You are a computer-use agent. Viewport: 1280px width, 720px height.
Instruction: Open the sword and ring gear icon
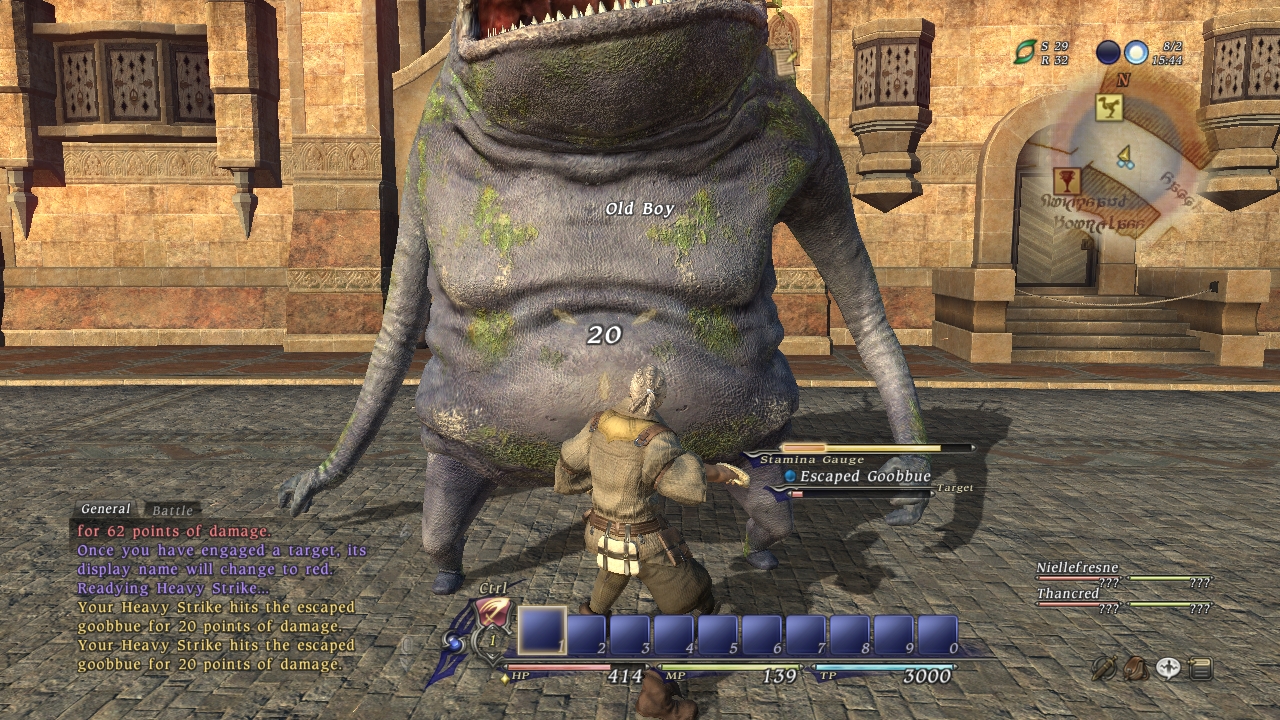coord(1104,668)
